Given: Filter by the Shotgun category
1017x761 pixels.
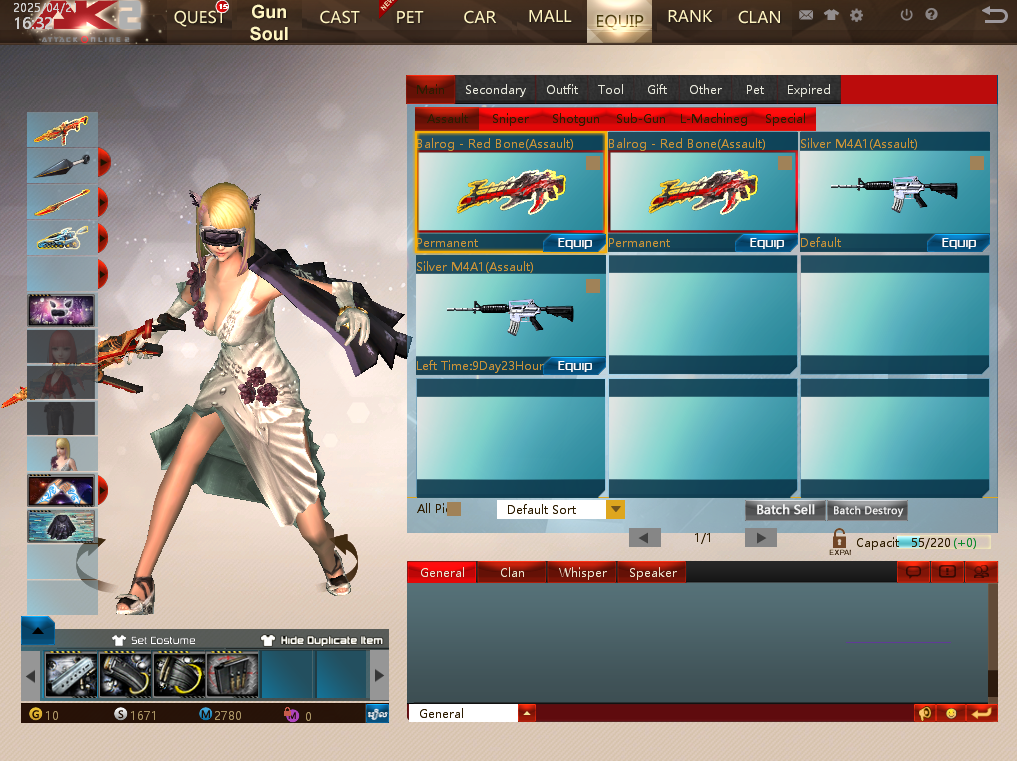Looking at the screenshot, I should click(x=575, y=119).
